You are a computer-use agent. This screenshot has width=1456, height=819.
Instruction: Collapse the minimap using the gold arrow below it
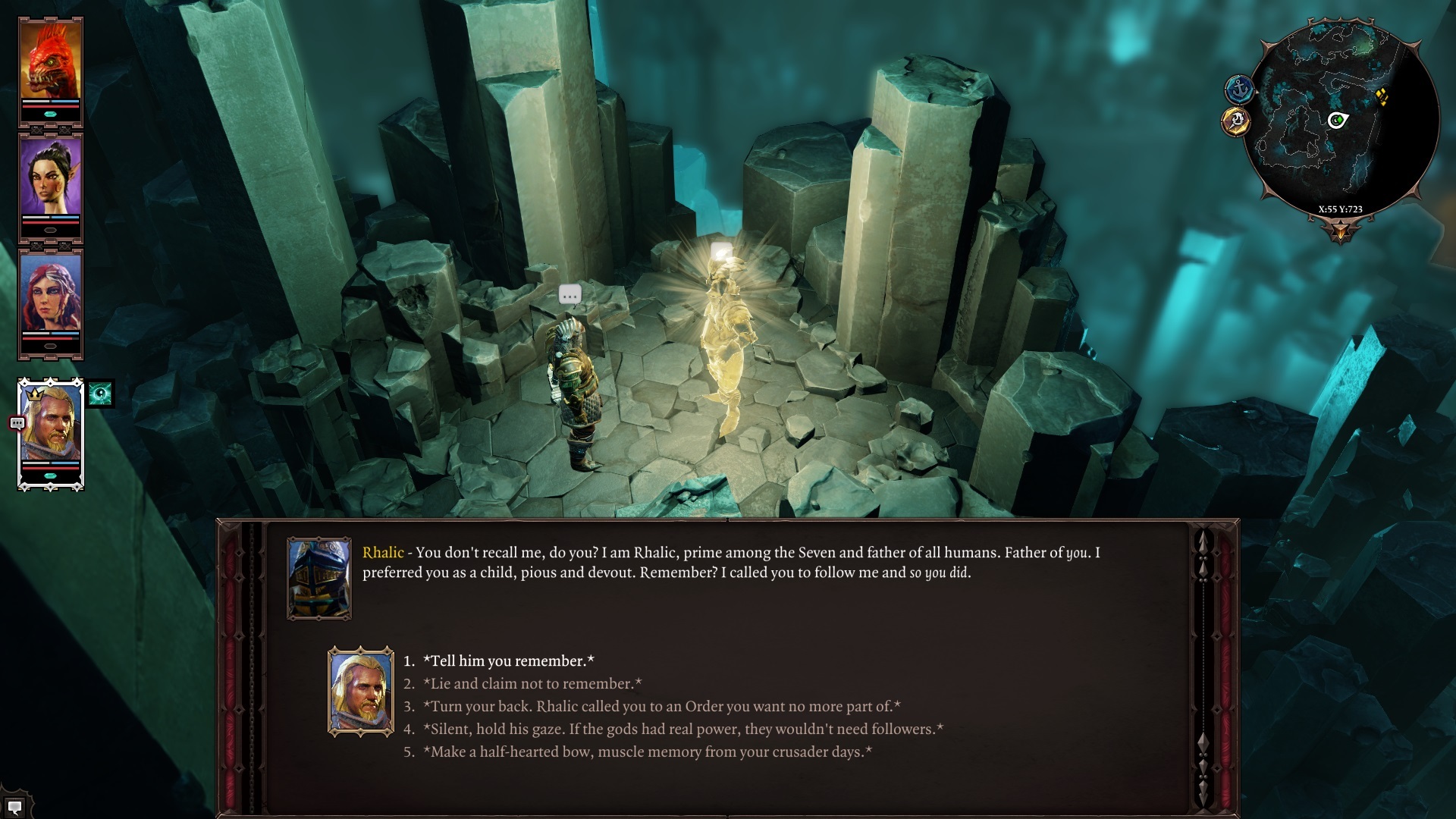1341,227
